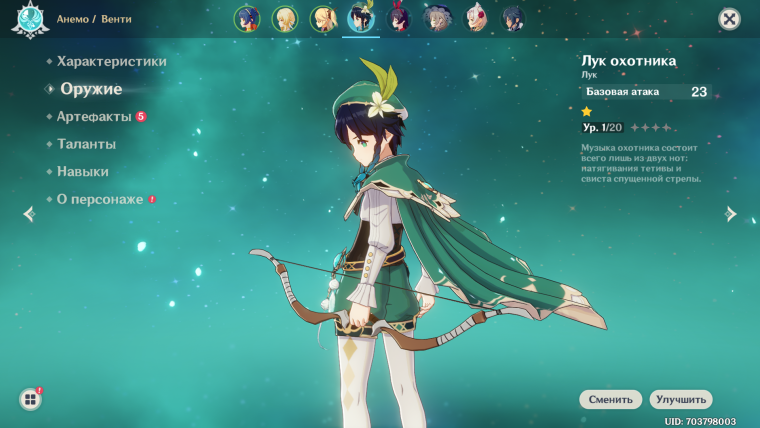Close the character screen with the X

[729, 19]
